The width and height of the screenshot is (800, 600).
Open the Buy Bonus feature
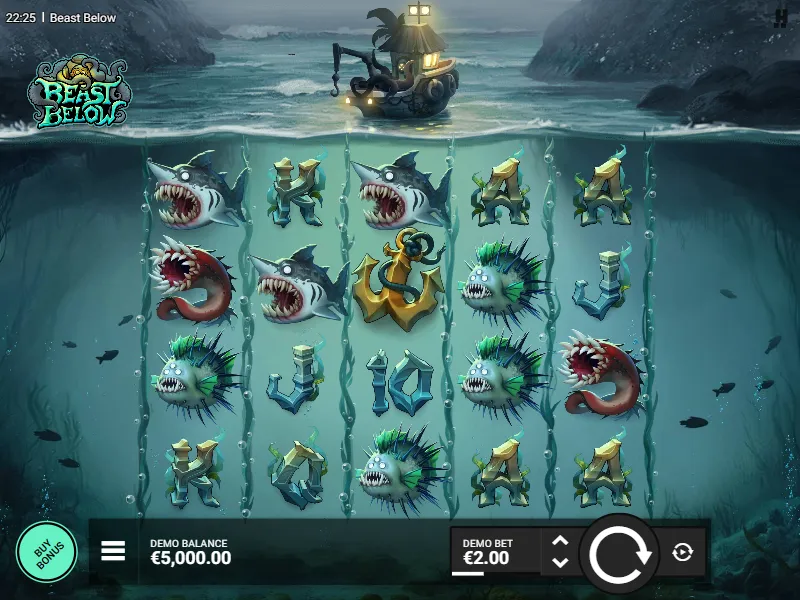[x=46, y=552]
